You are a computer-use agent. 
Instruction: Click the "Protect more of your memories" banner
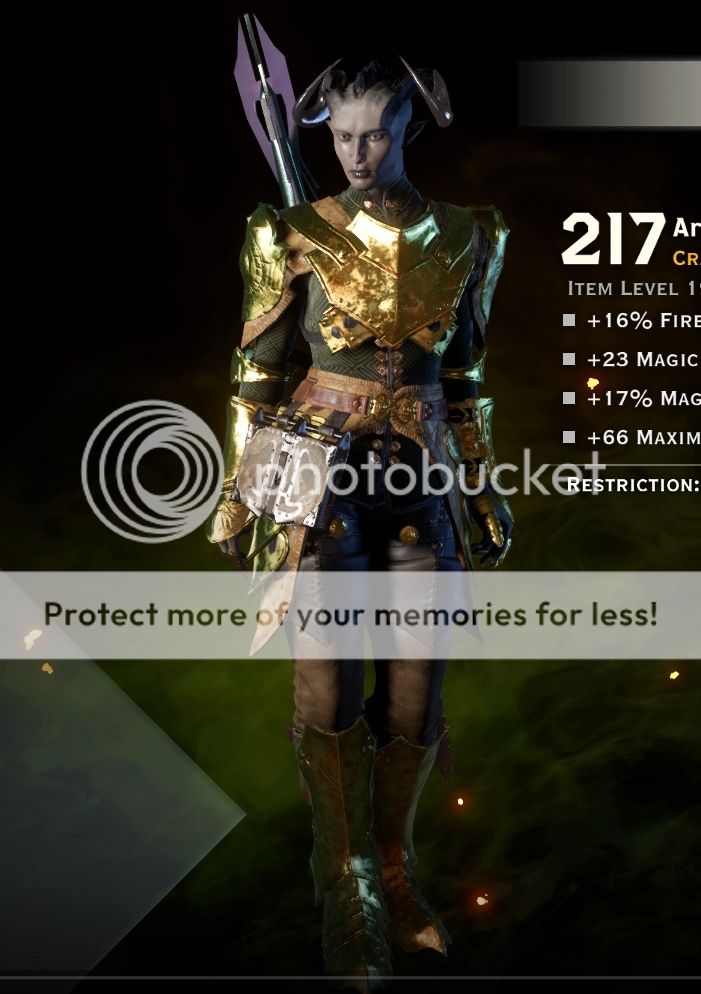(350, 614)
